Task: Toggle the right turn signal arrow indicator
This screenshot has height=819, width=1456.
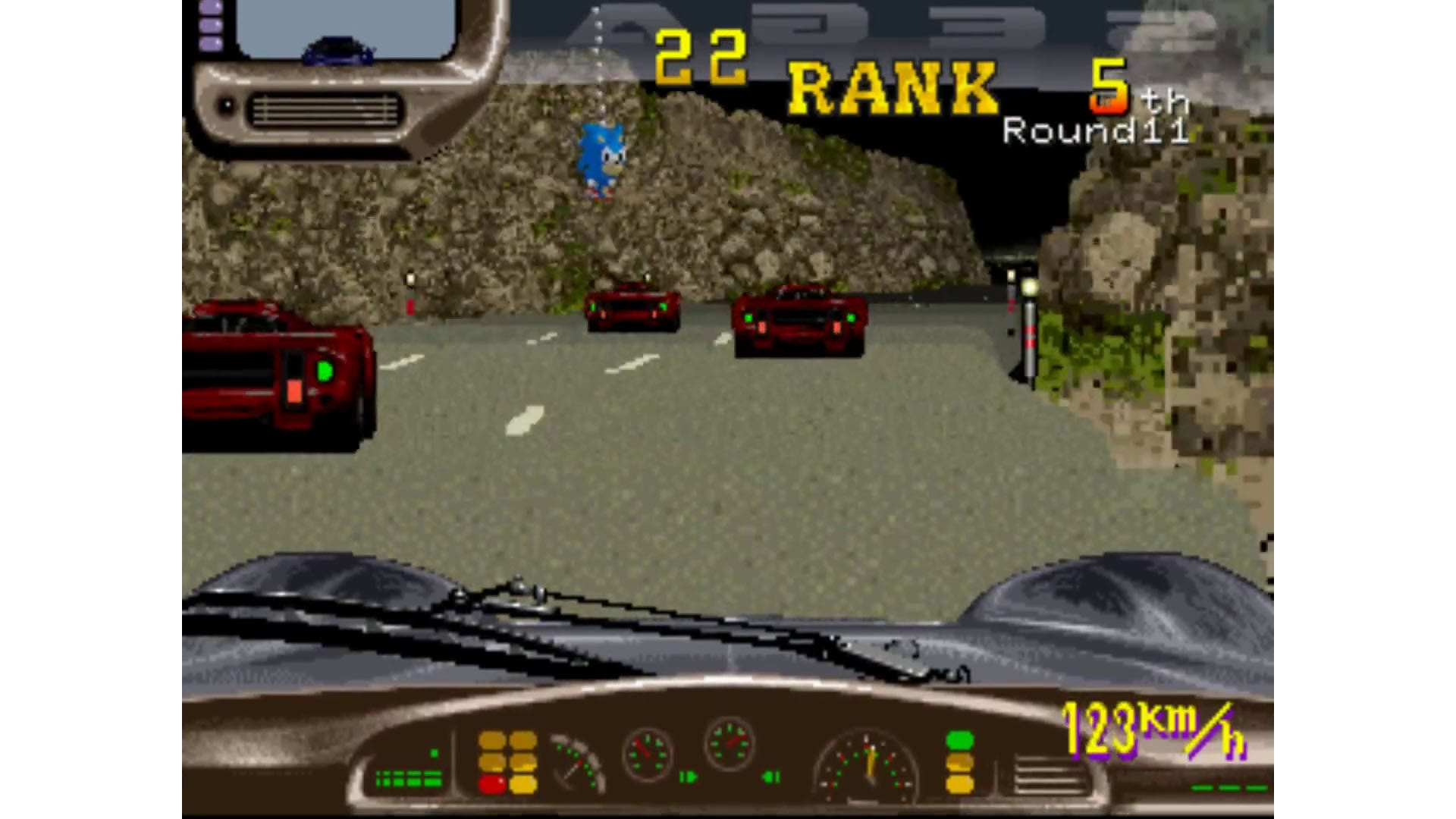Action: [689, 776]
